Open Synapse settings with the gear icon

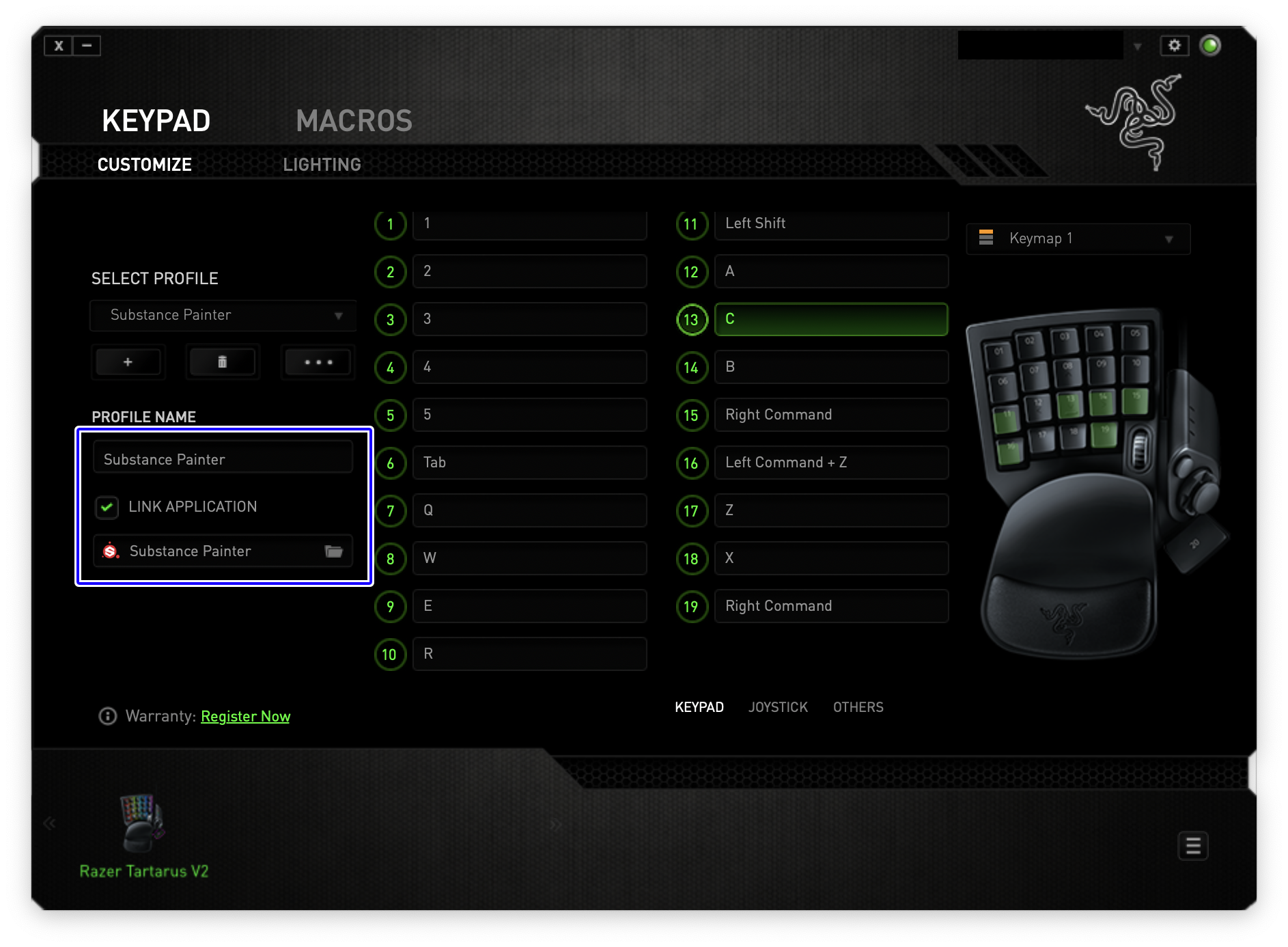(1175, 45)
